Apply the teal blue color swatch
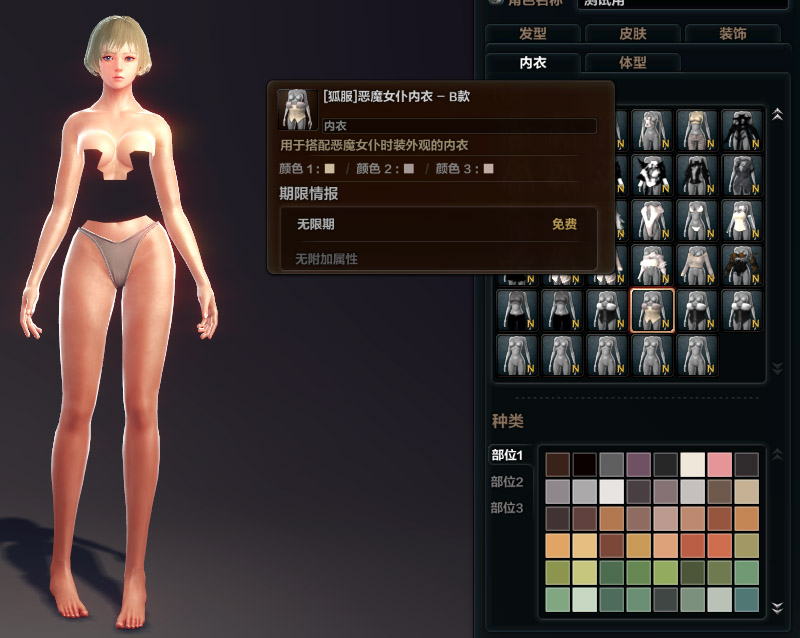This screenshot has height=638, width=800. pyautogui.click(x=747, y=600)
